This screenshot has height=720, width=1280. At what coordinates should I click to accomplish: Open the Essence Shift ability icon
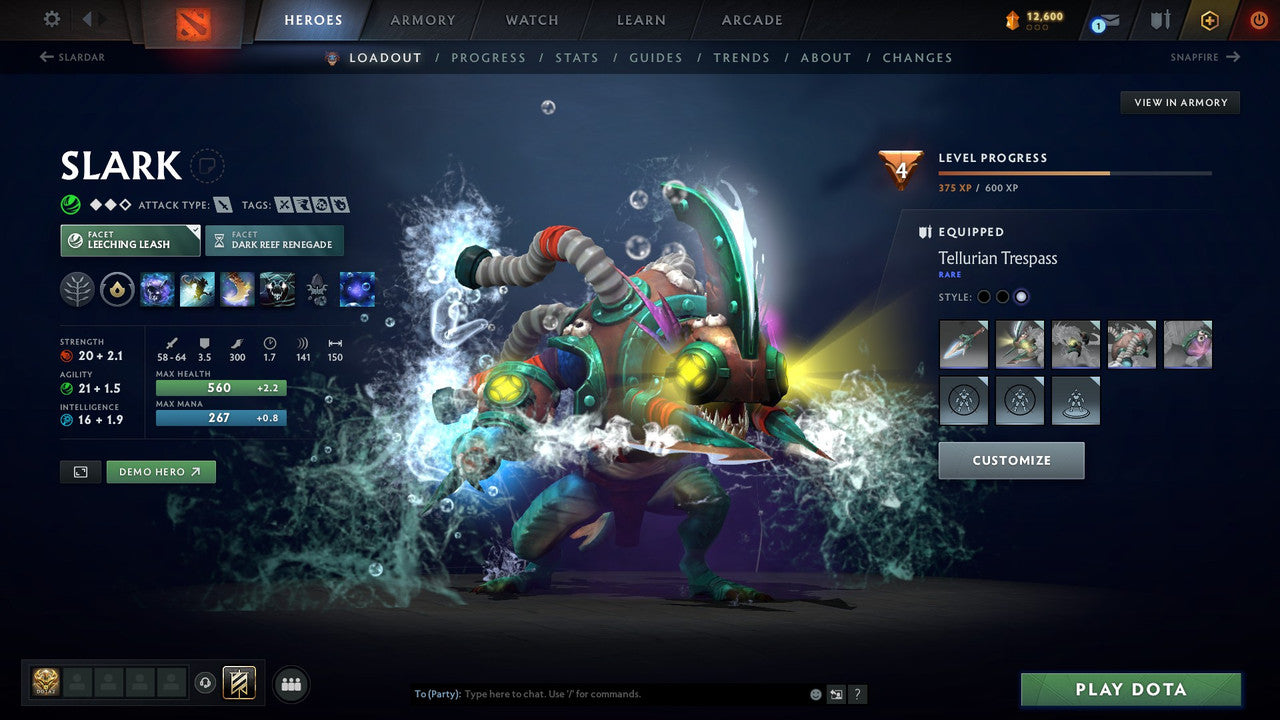(237, 290)
